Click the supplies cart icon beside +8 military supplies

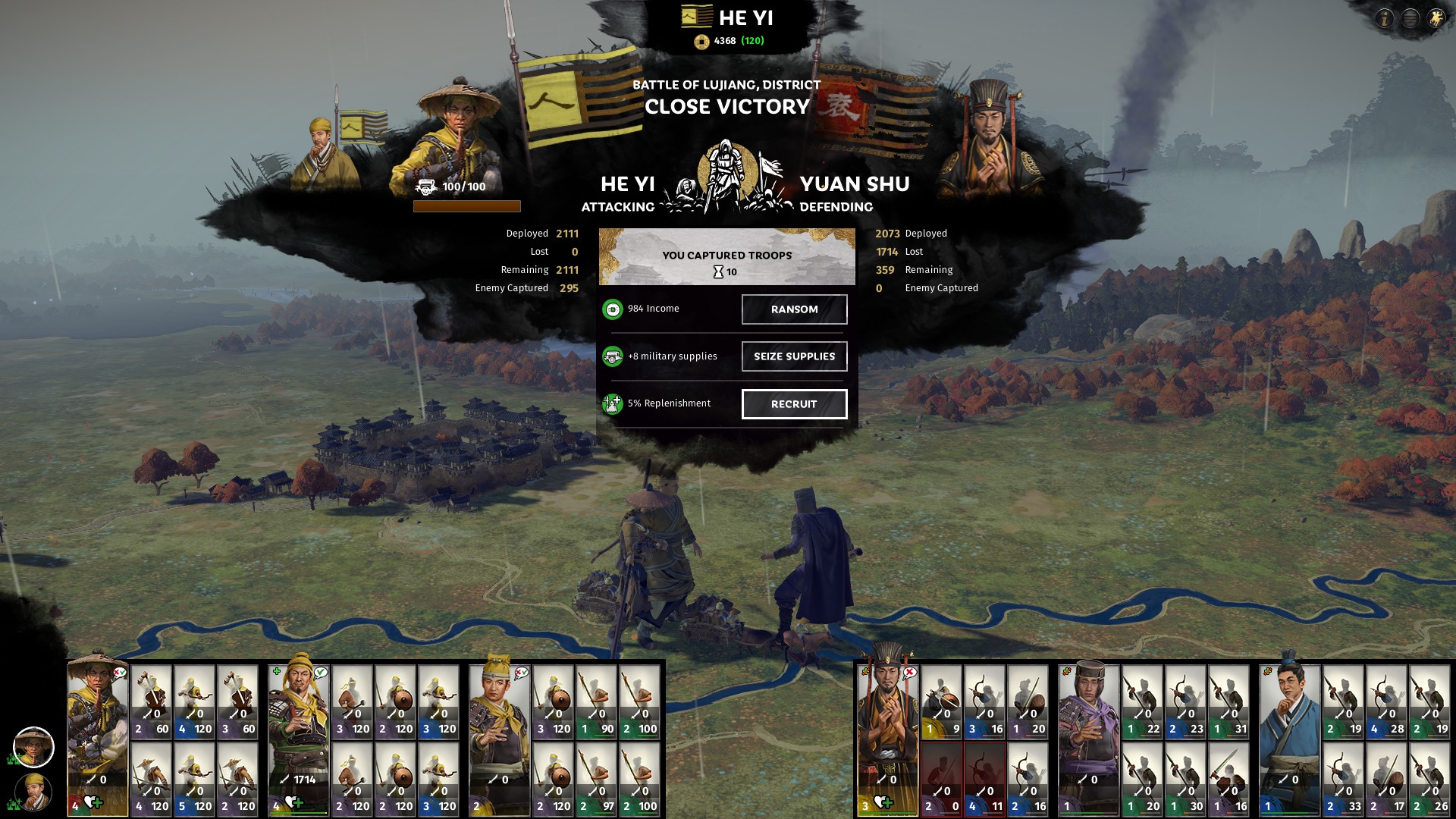click(x=611, y=356)
